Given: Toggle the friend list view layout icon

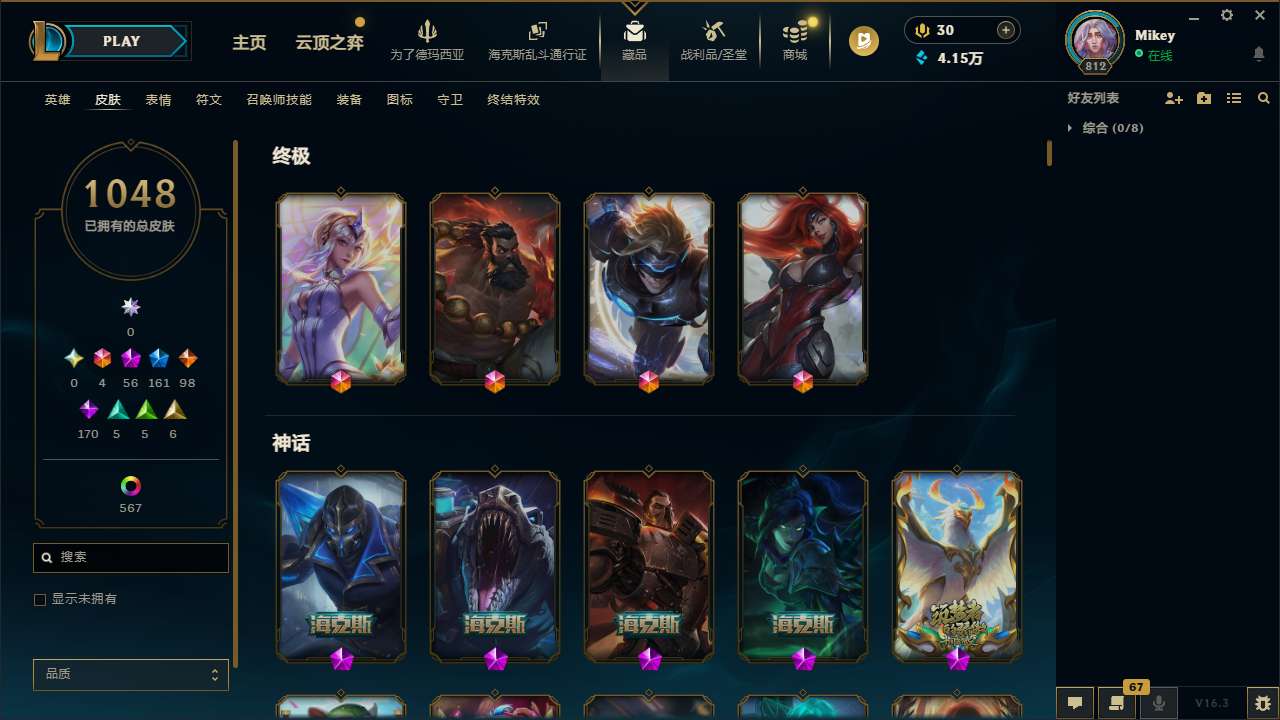Looking at the screenshot, I should click(x=1234, y=98).
